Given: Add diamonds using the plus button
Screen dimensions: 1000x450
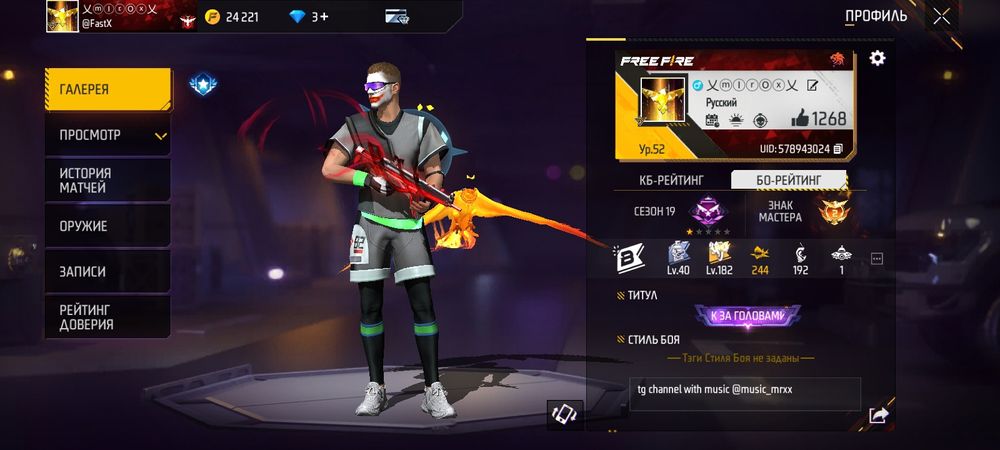Looking at the screenshot, I should 324,16.
